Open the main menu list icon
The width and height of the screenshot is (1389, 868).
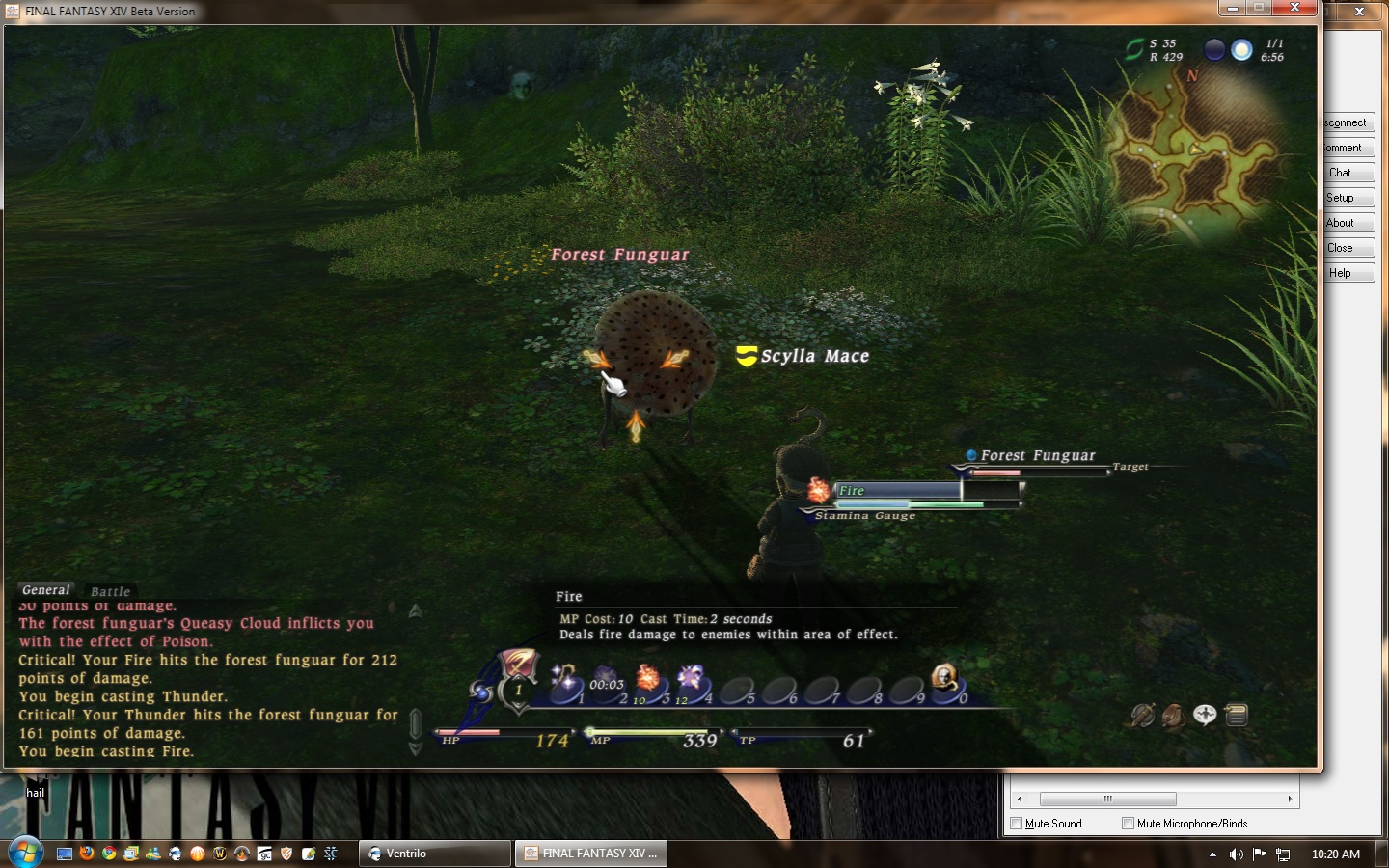click(x=1237, y=715)
